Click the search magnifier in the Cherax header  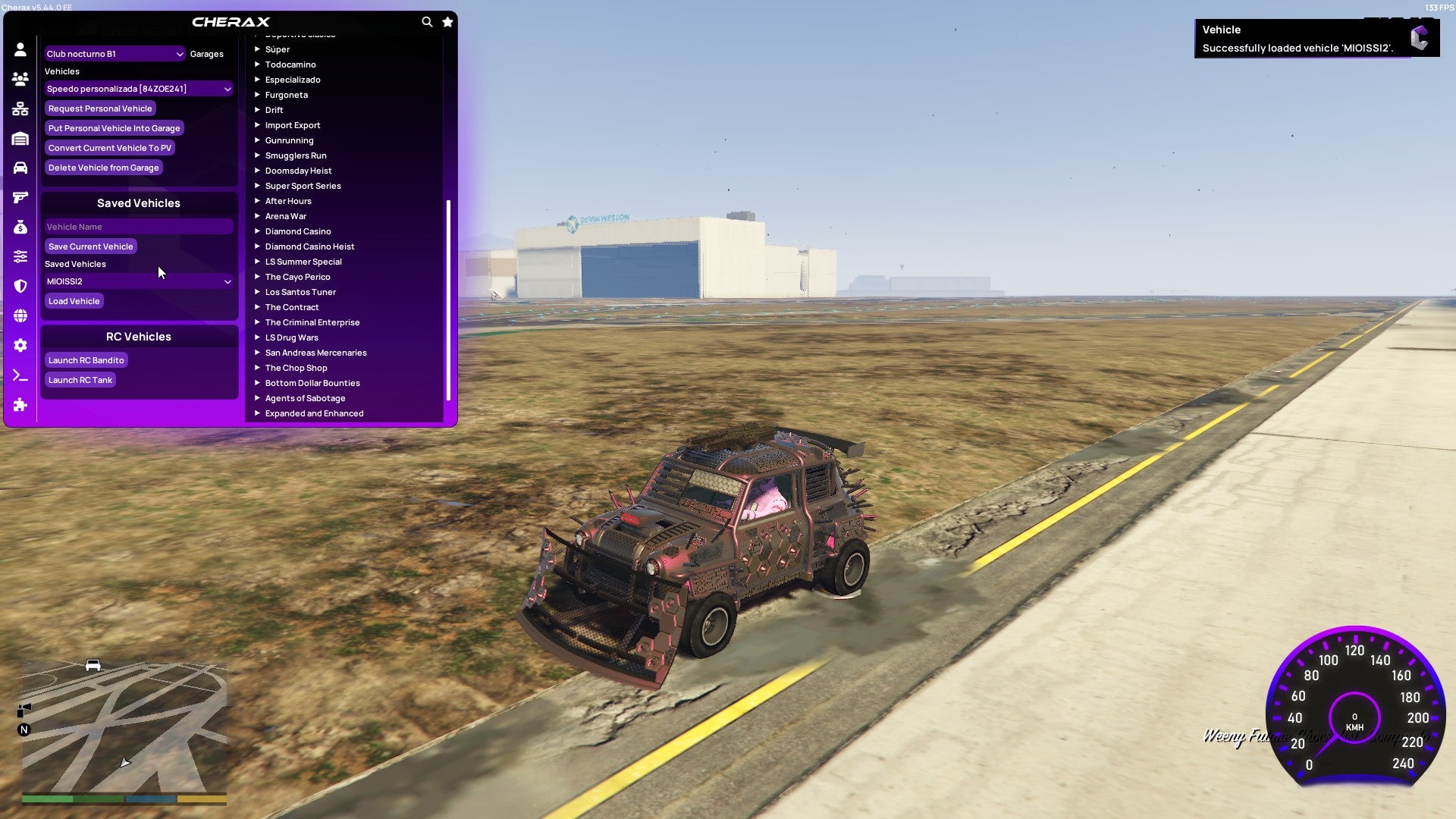[427, 22]
